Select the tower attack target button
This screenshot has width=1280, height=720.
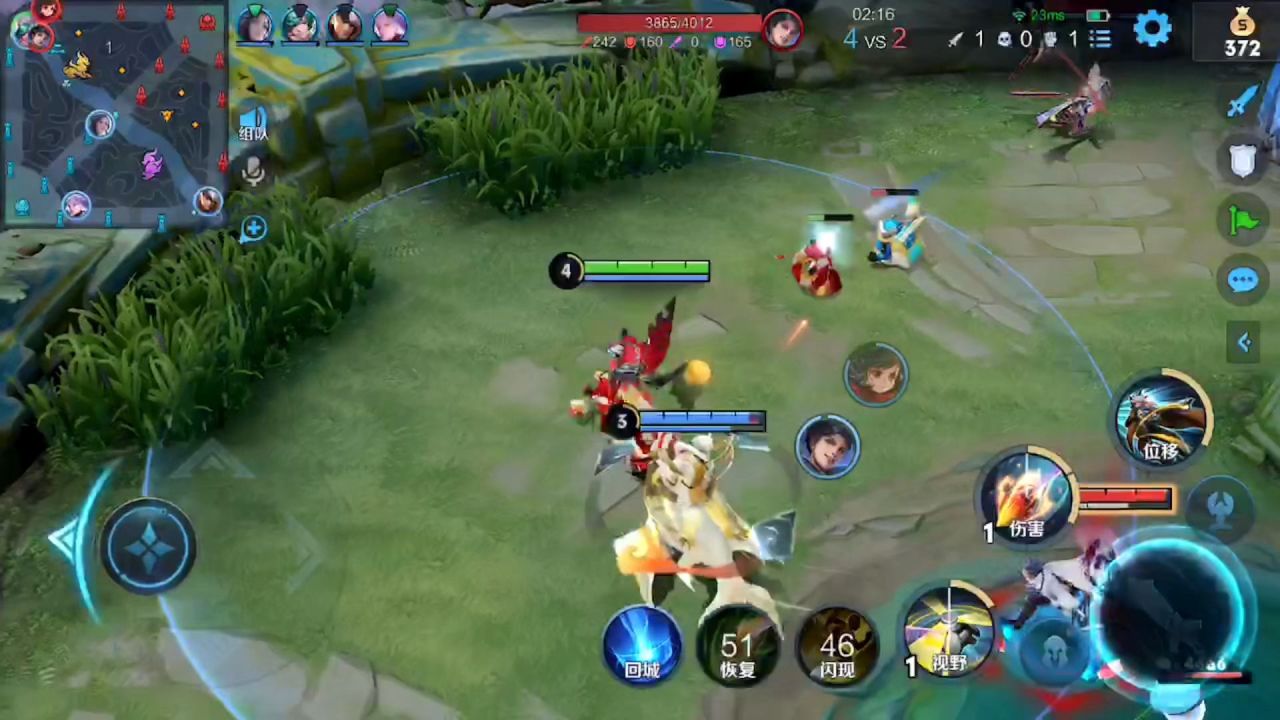pyautogui.click(x=1220, y=508)
